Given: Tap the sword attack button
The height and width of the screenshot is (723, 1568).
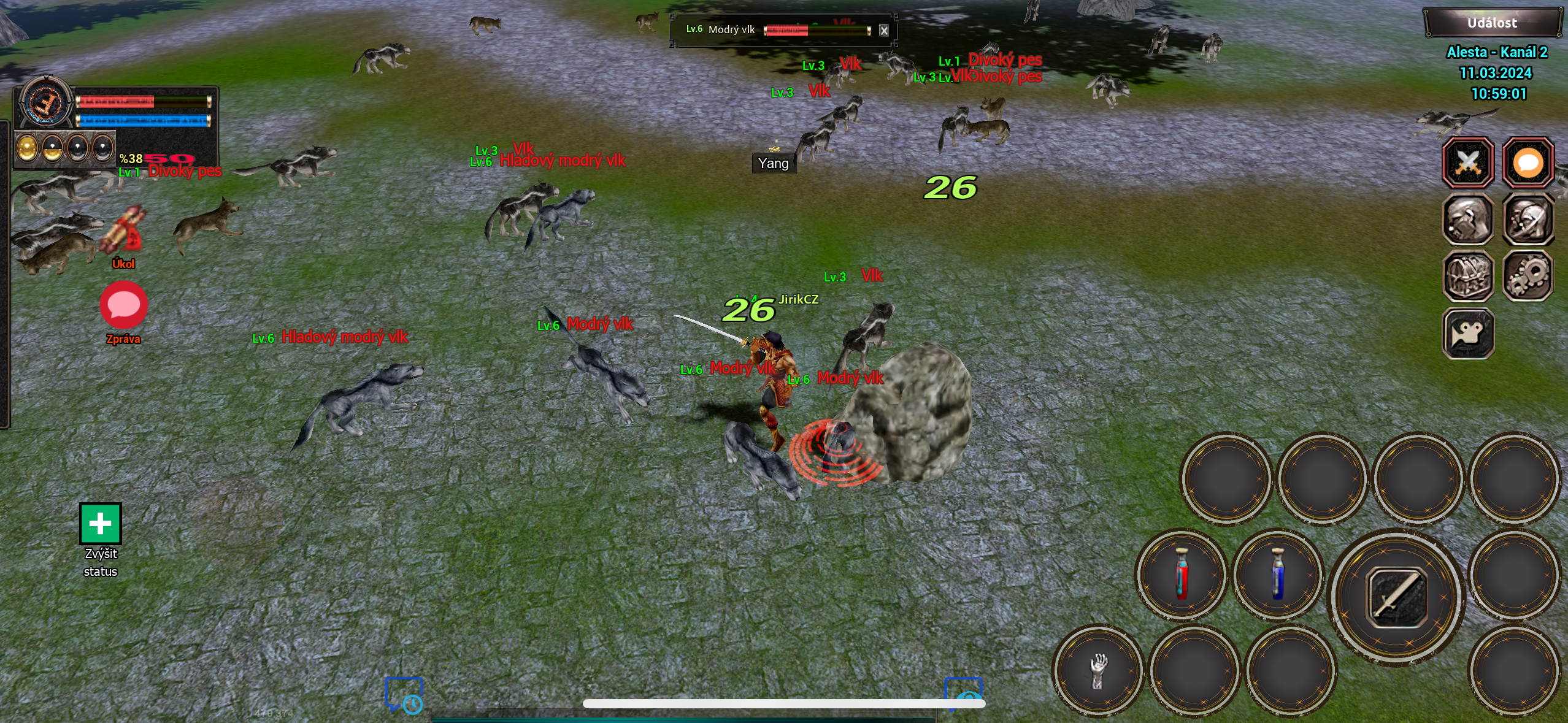Looking at the screenshot, I should point(1397,597).
